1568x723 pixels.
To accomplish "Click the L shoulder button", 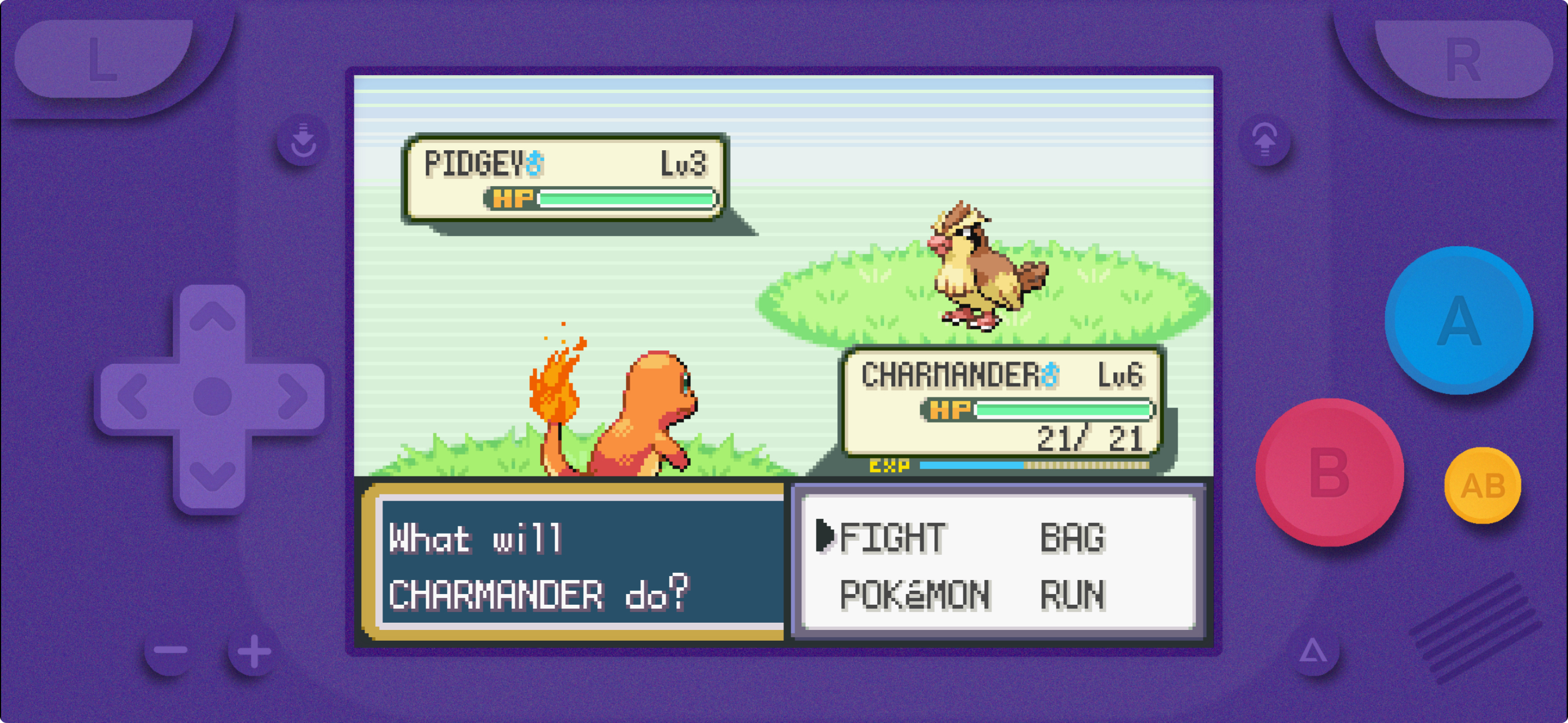I will [x=104, y=58].
